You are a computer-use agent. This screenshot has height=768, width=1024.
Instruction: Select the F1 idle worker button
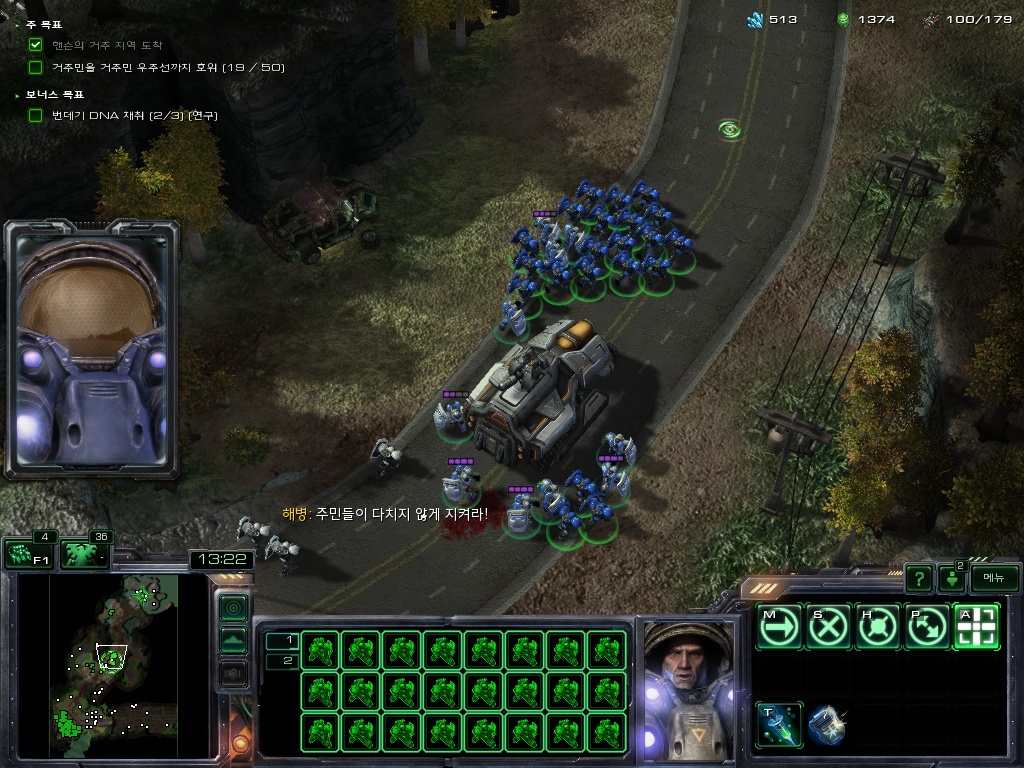coord(29,554)
